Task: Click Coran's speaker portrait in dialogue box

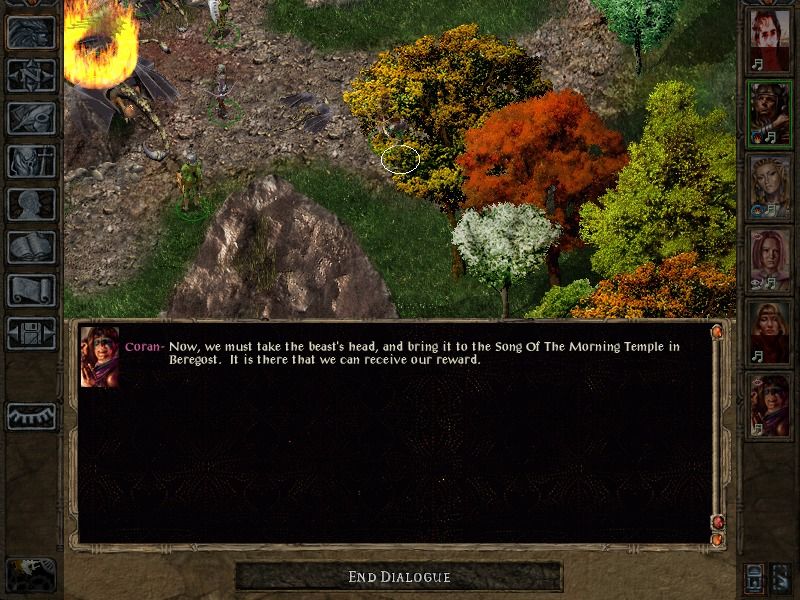Action: coord(100,356)
